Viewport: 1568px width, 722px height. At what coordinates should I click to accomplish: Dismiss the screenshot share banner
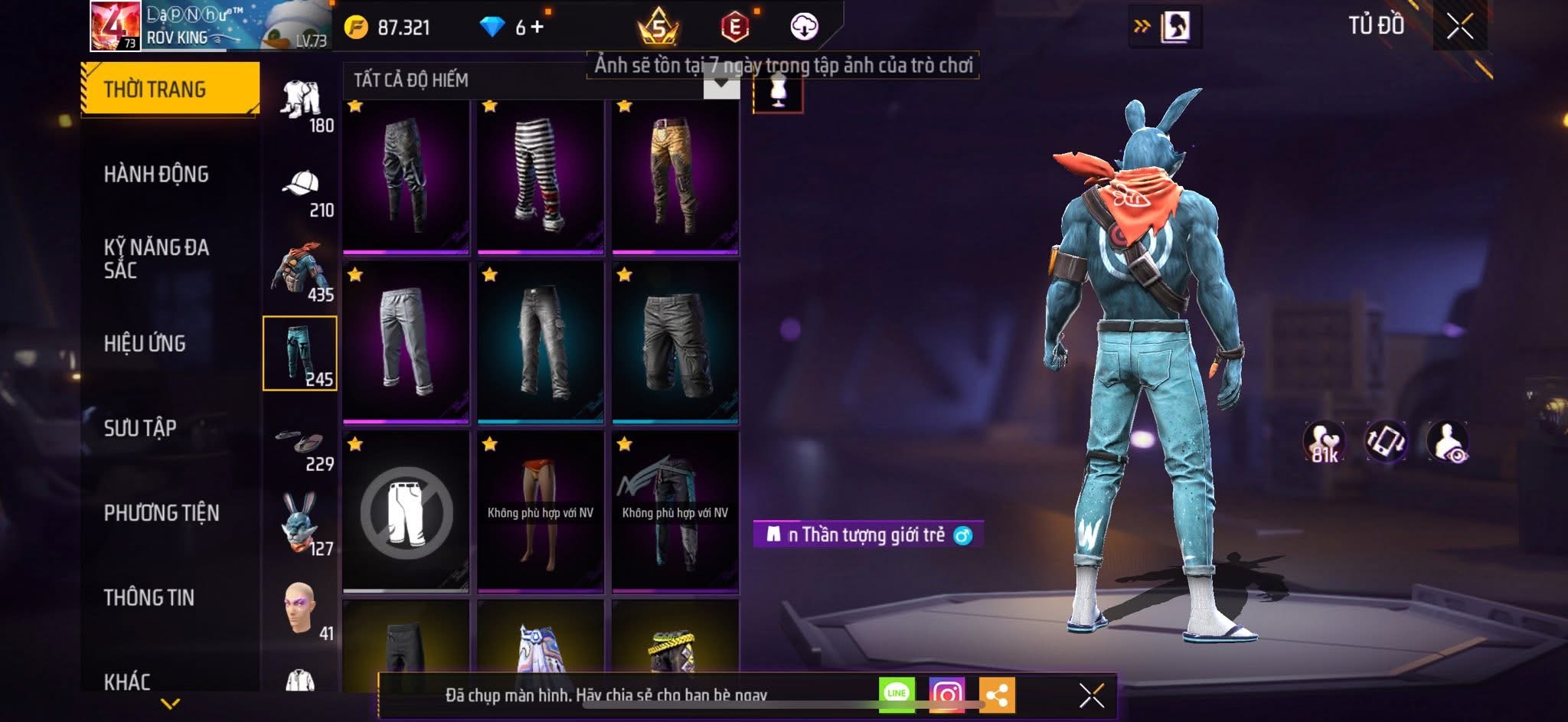pyautogui.click(x=1091, y=695)
